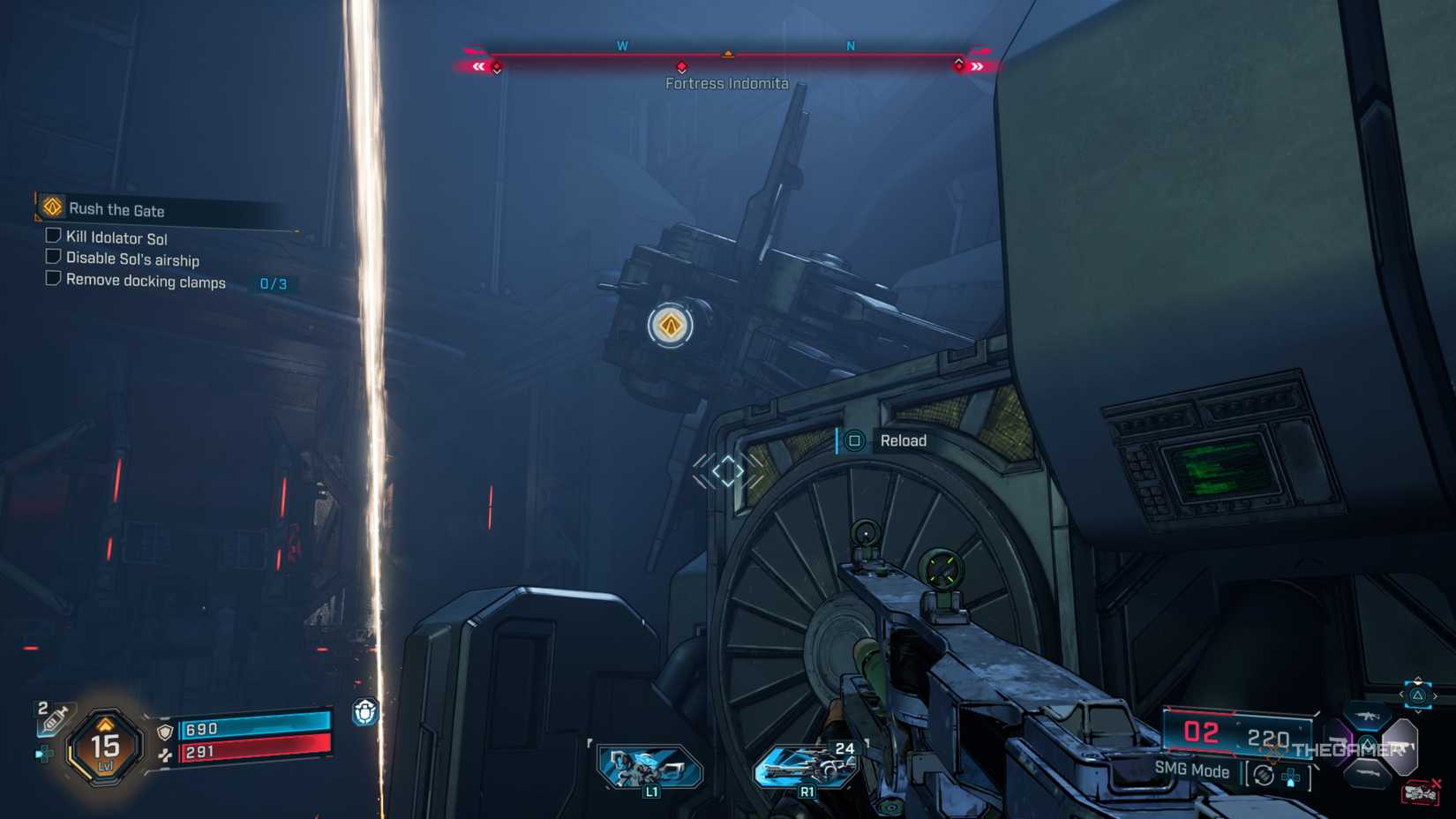
Task: Click the compass bar's right double-arrow indicator
Action: click(977, 67)
